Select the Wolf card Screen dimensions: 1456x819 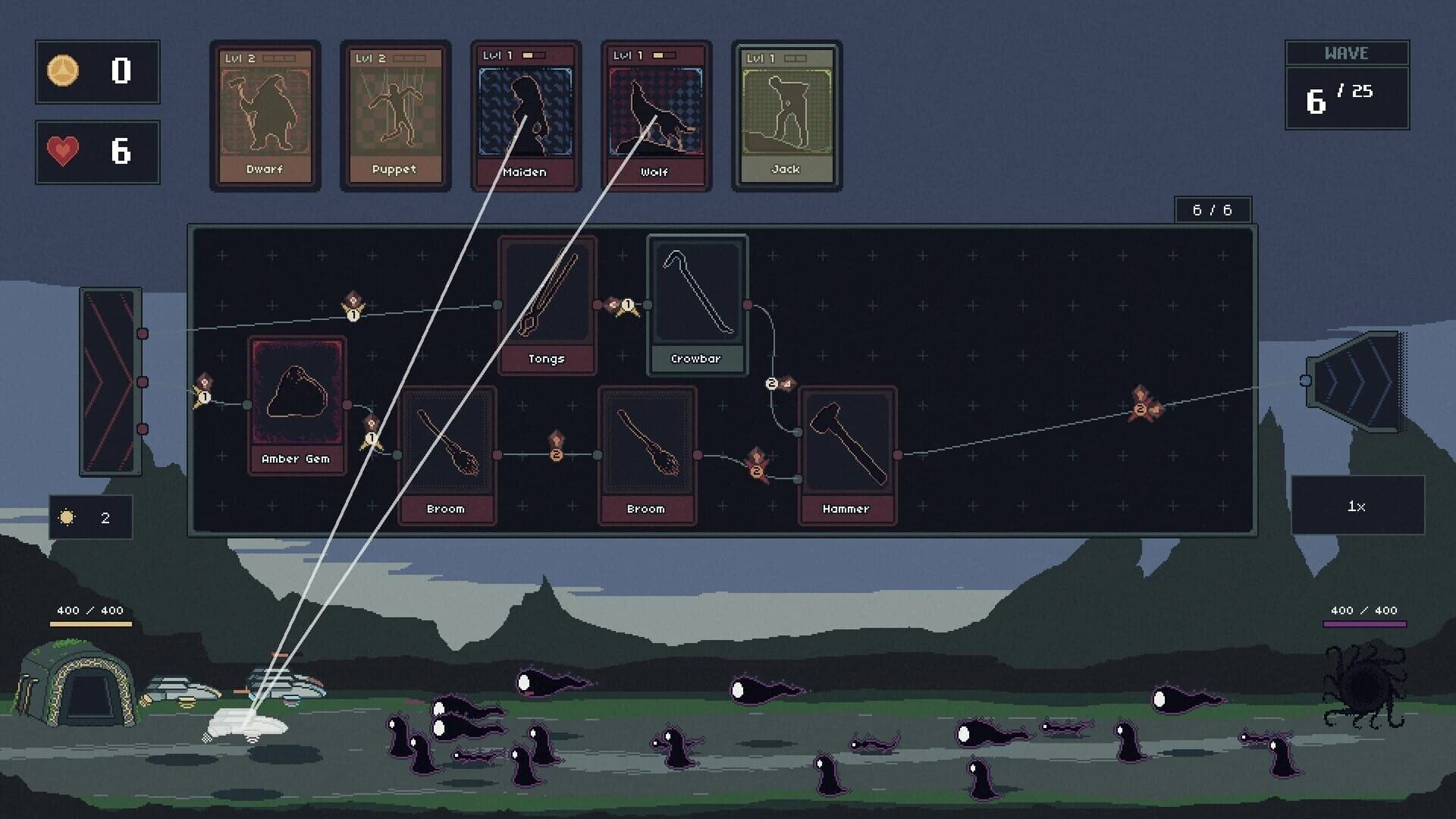tap(656, 114)
